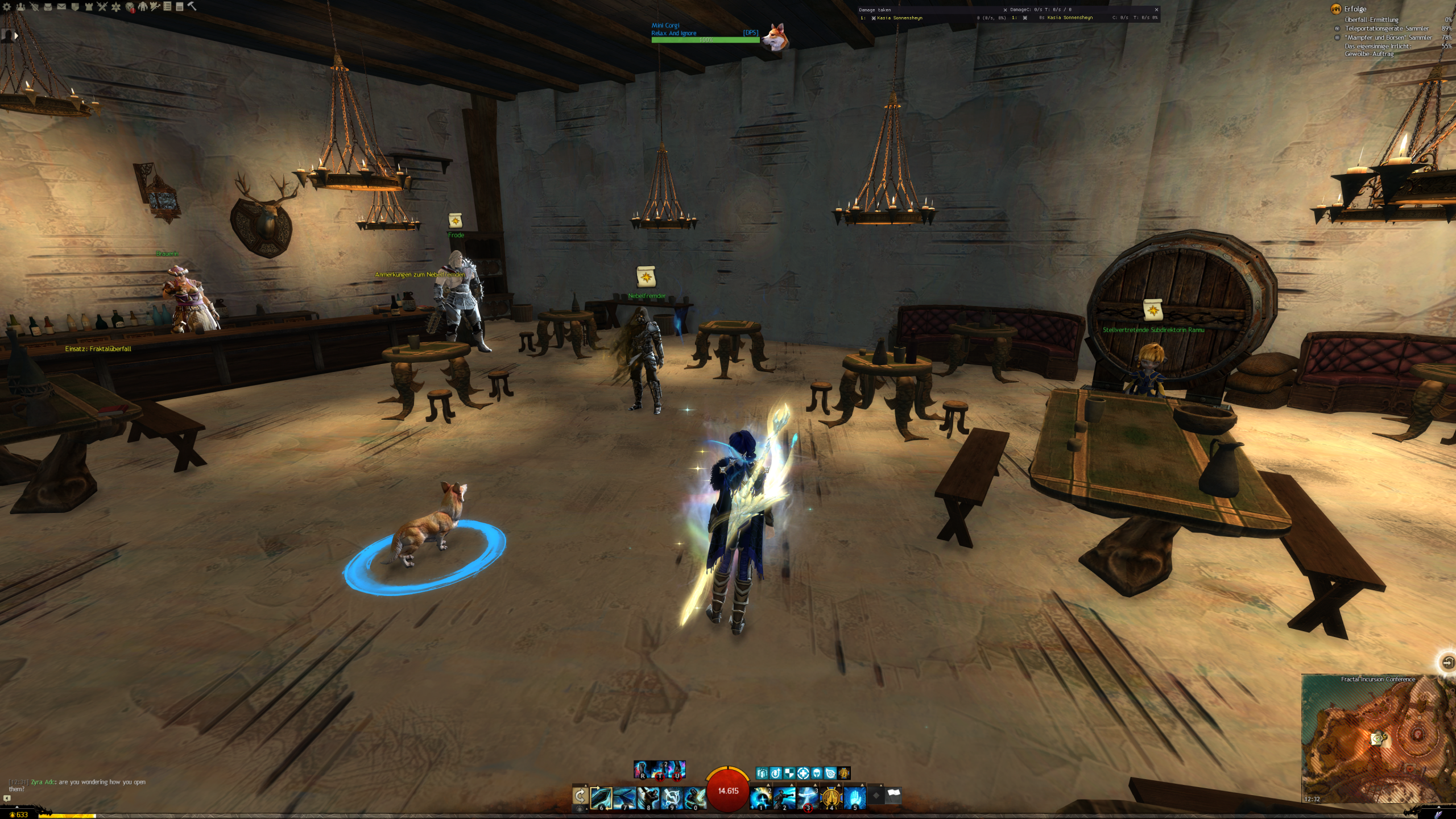Image resolution: width=1456 pixels, height=819 pixels.
Task: Click the lion head icon with red alert
Action: tap(130, 7)
